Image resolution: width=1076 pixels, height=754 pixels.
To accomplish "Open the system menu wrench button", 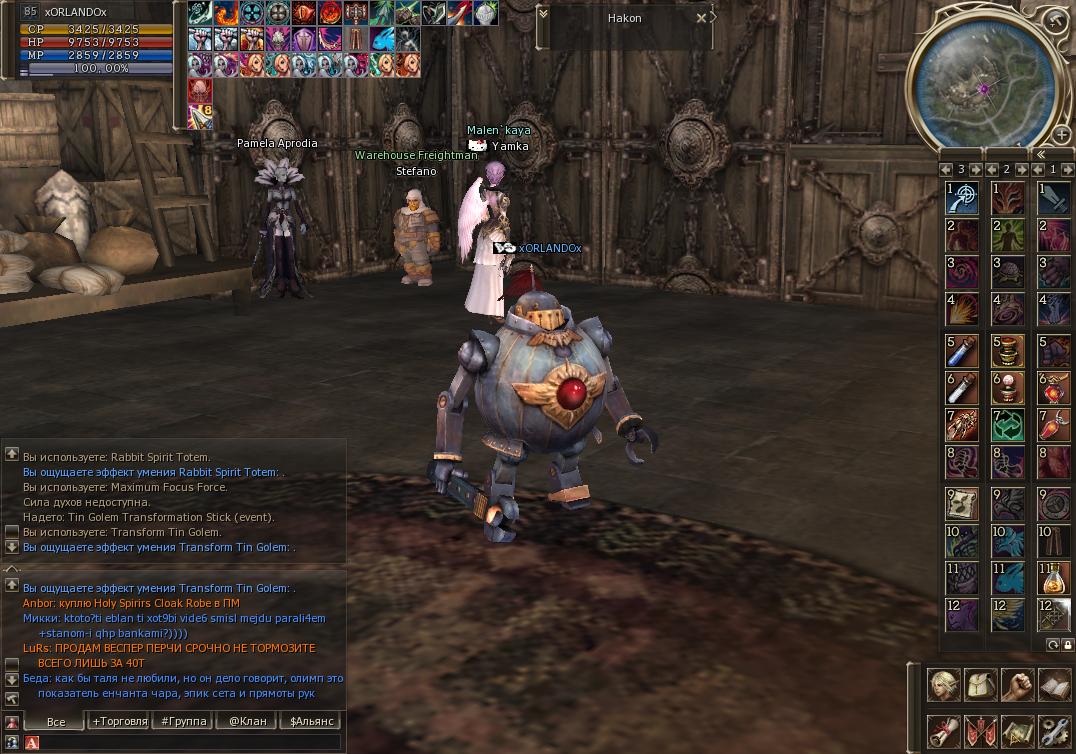I will (1054, 731).
